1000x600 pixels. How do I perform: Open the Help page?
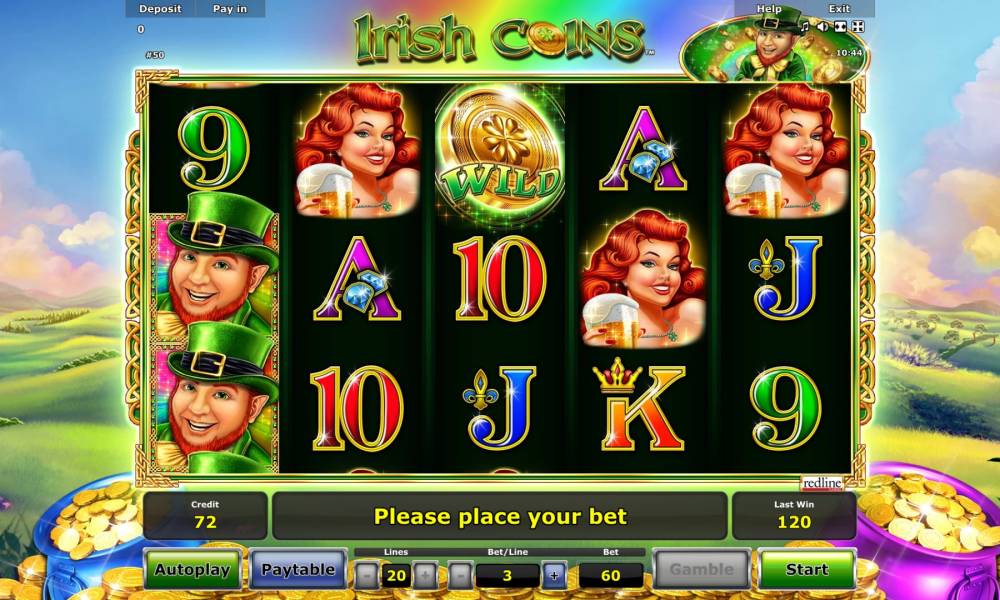[769, 9]
